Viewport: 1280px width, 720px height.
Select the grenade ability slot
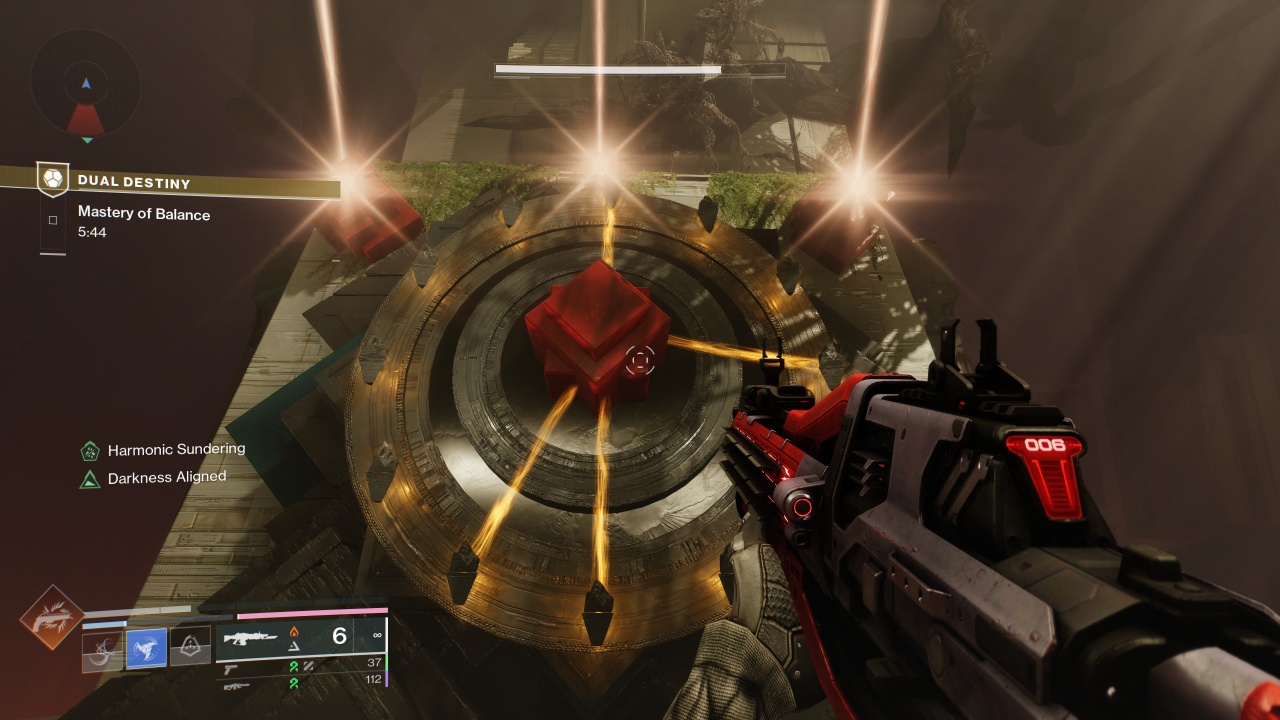(x=102, y=651)
